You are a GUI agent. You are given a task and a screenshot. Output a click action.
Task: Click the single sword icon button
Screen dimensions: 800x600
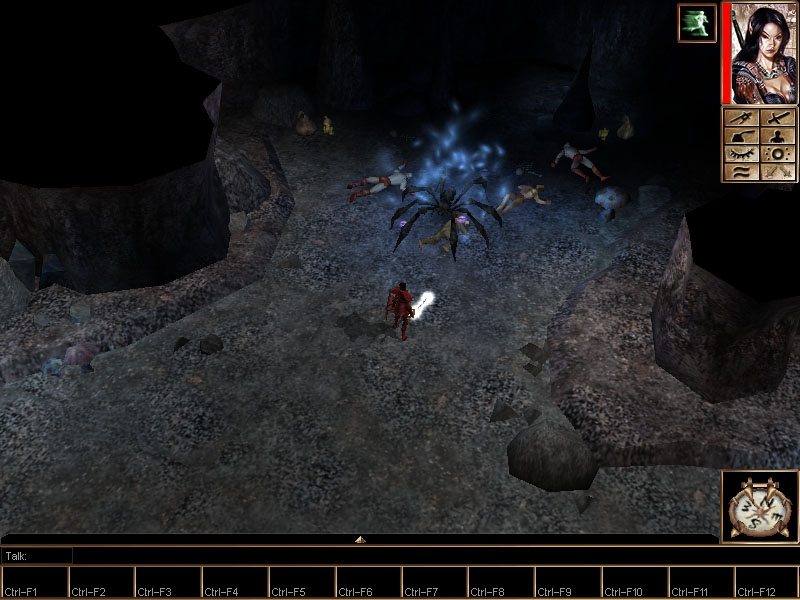(x=778, y=118)
